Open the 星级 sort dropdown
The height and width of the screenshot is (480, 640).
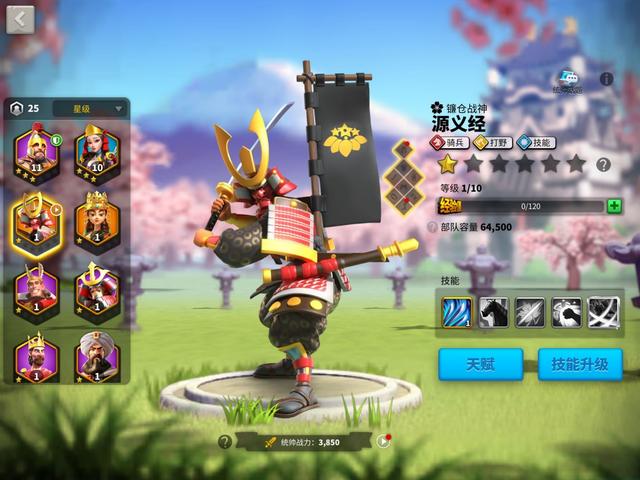[88, 108]
